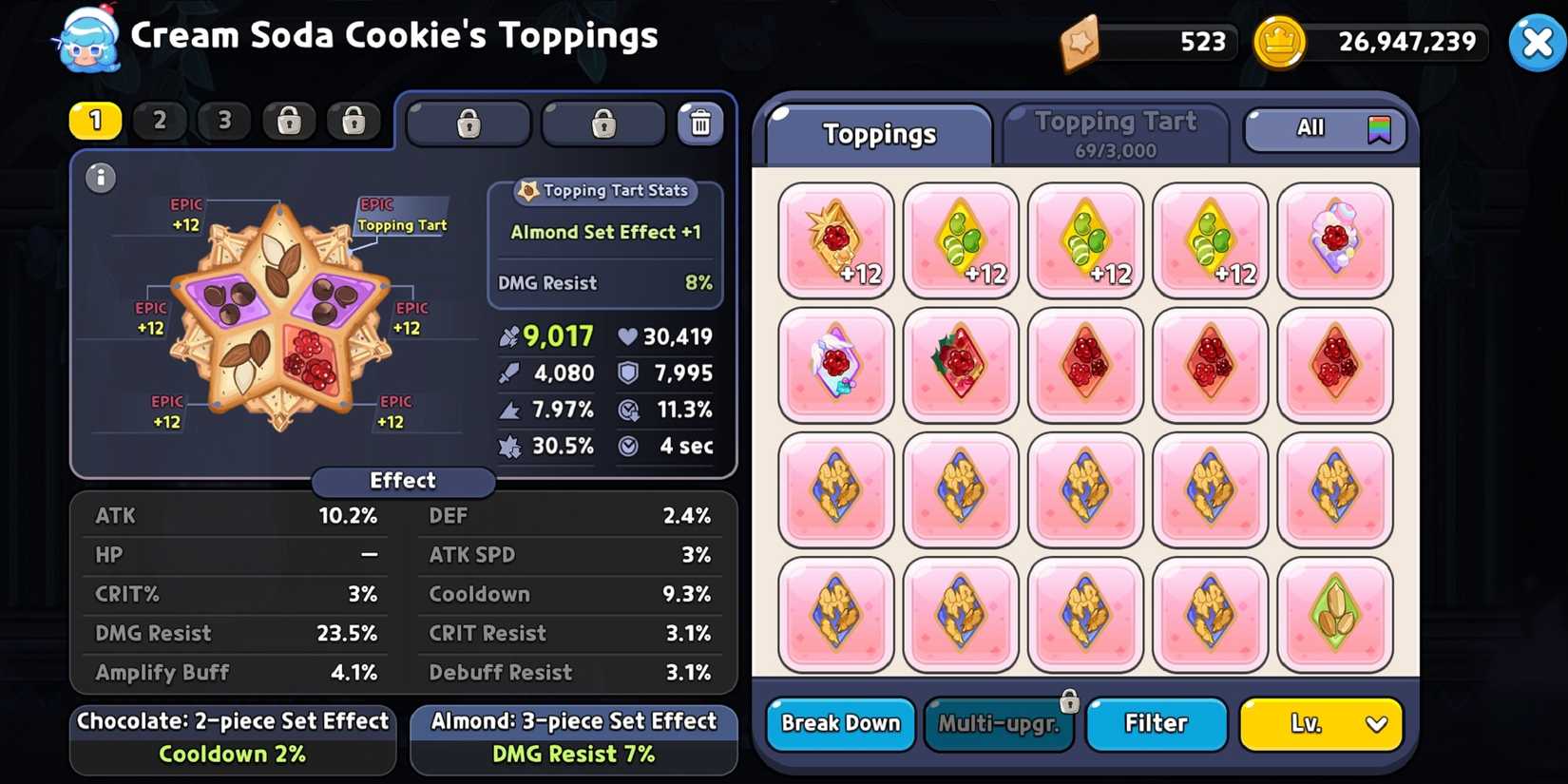1568x784 pixels.
Task: Click the Topping Tart Stats header
Action: 604,191
